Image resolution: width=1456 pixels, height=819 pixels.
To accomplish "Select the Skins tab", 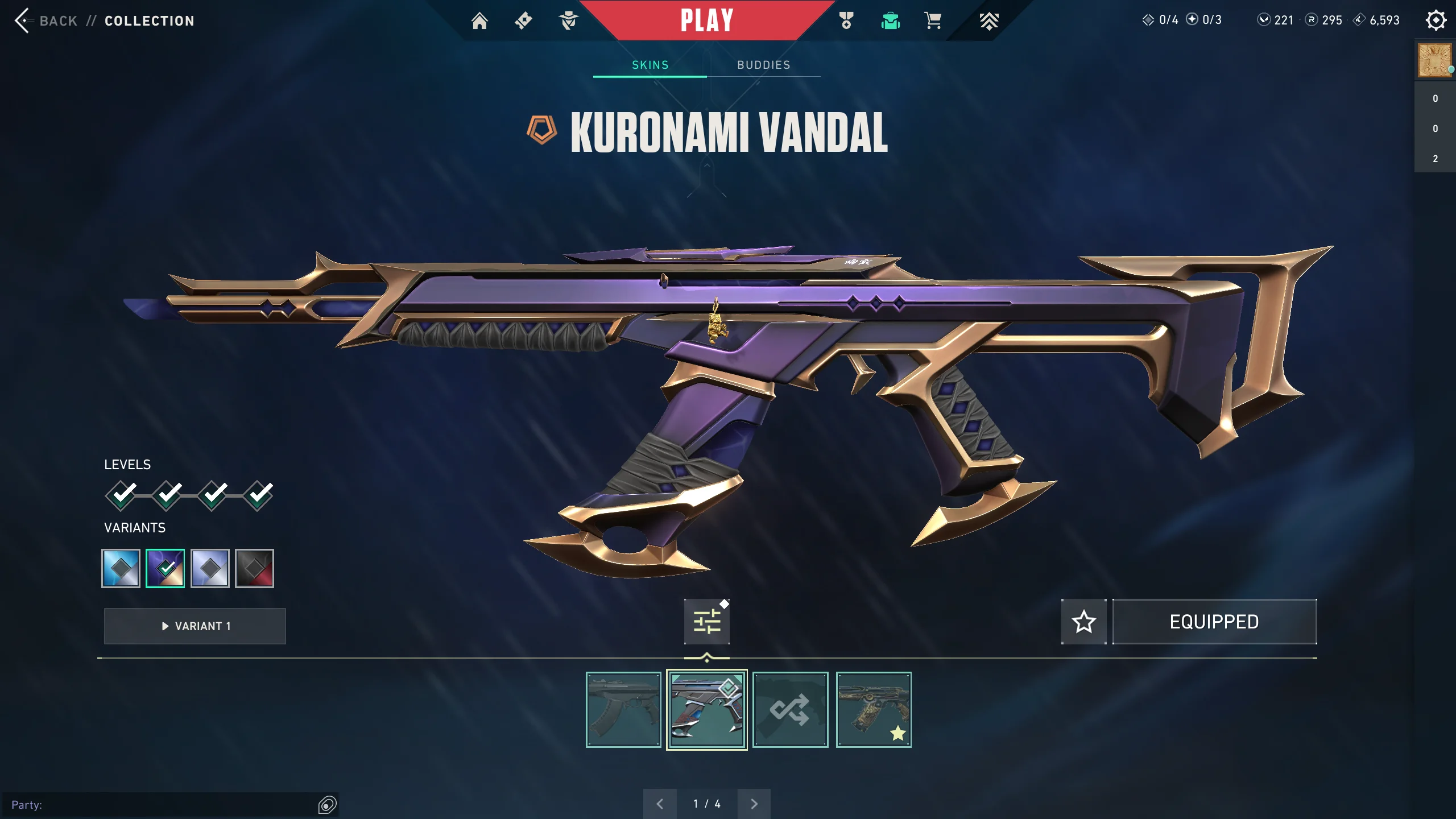I will pos(650,65).
